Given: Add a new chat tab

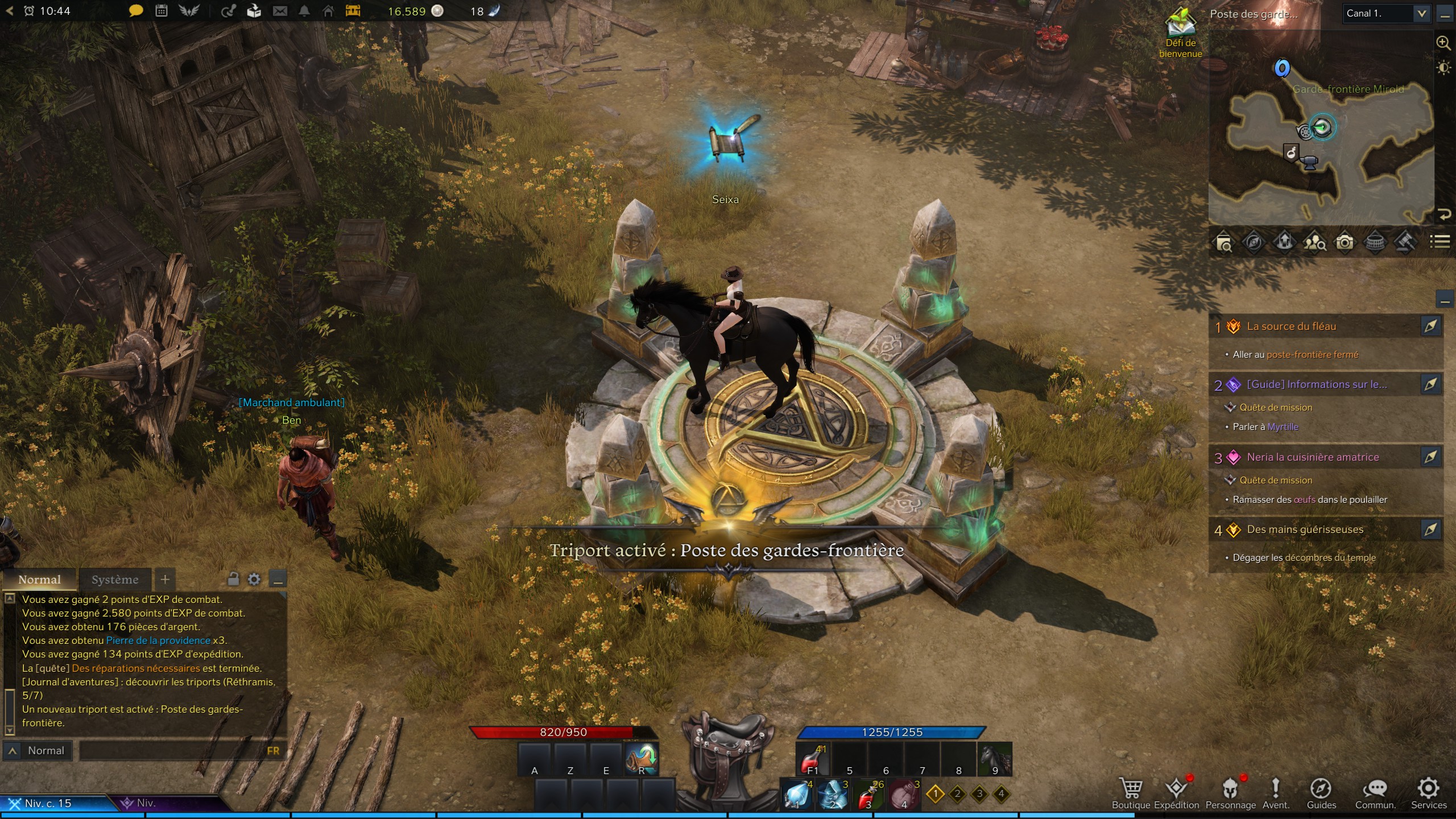Looking at the screenshot, I should click(165, 580).
